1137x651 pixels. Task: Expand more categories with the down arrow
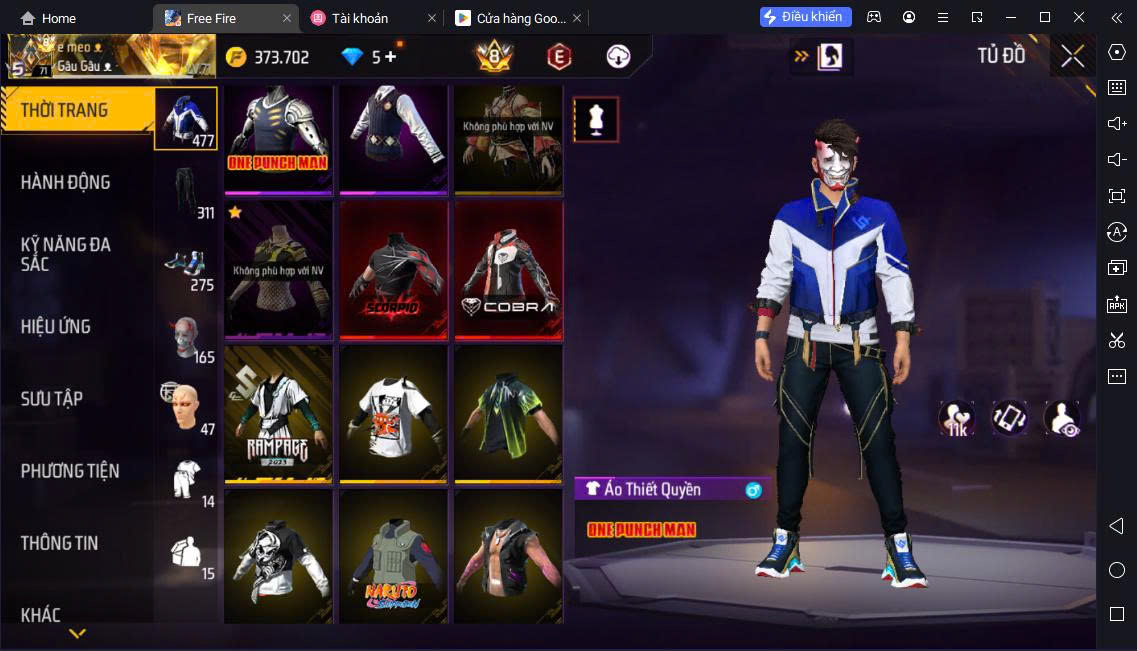(x=77, y=633)
